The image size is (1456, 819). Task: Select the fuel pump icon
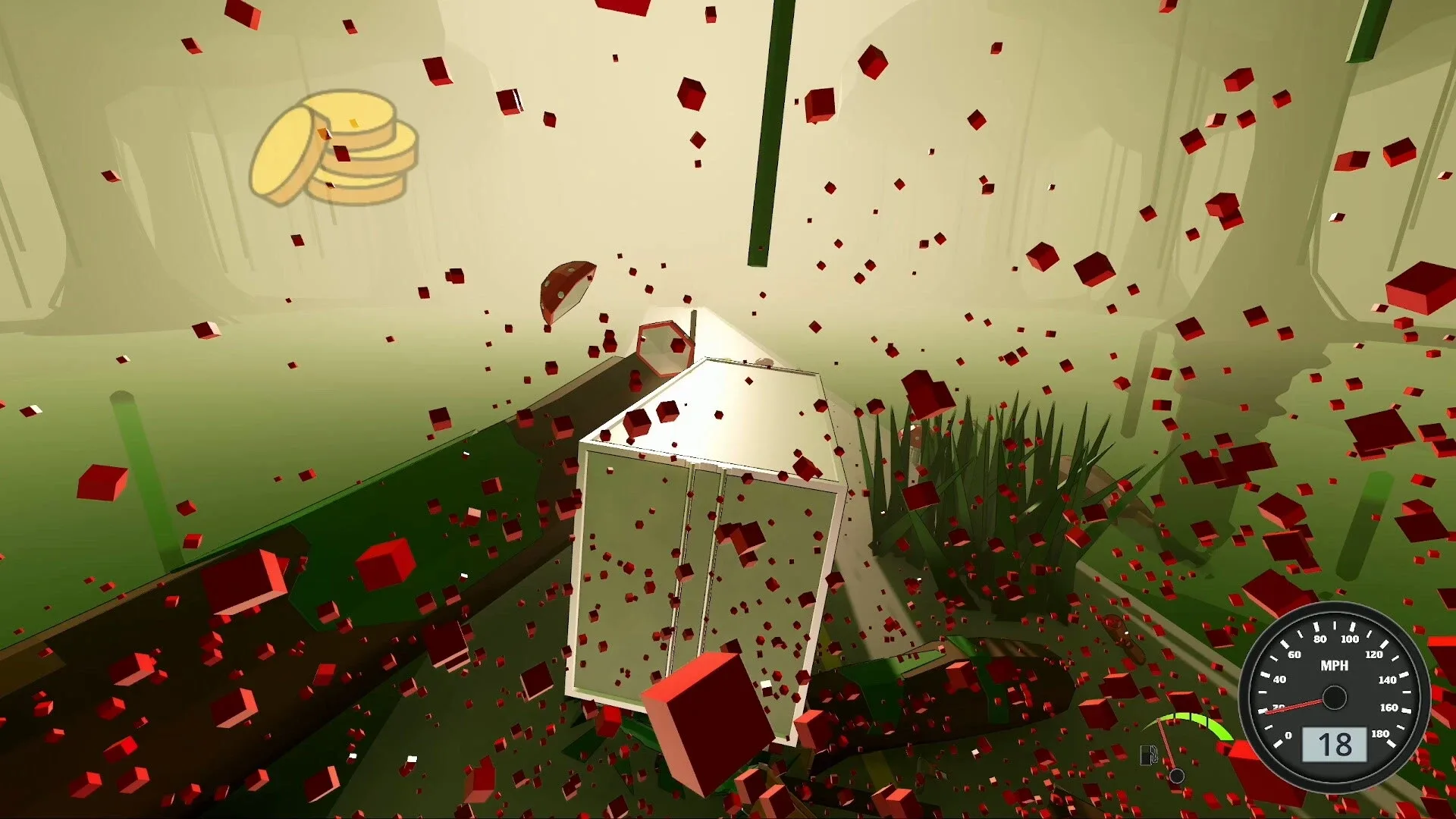(1148, 754)
